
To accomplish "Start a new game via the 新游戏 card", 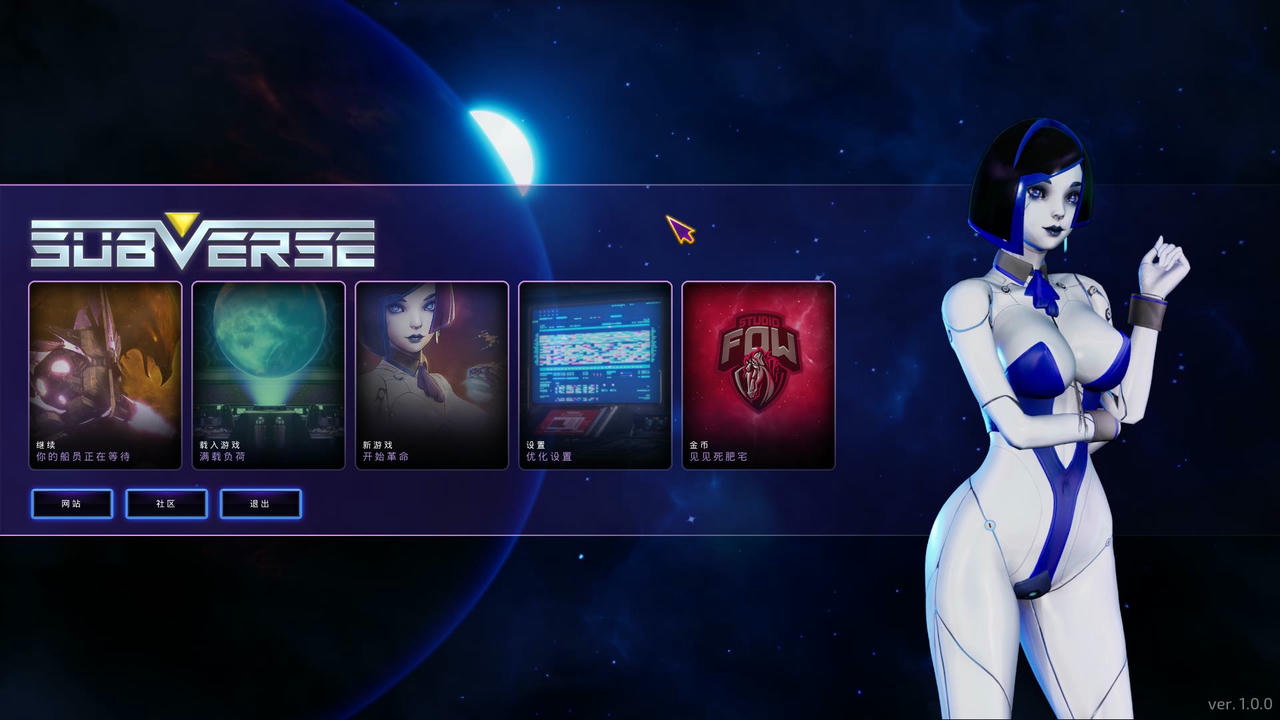I will [432, 375].
